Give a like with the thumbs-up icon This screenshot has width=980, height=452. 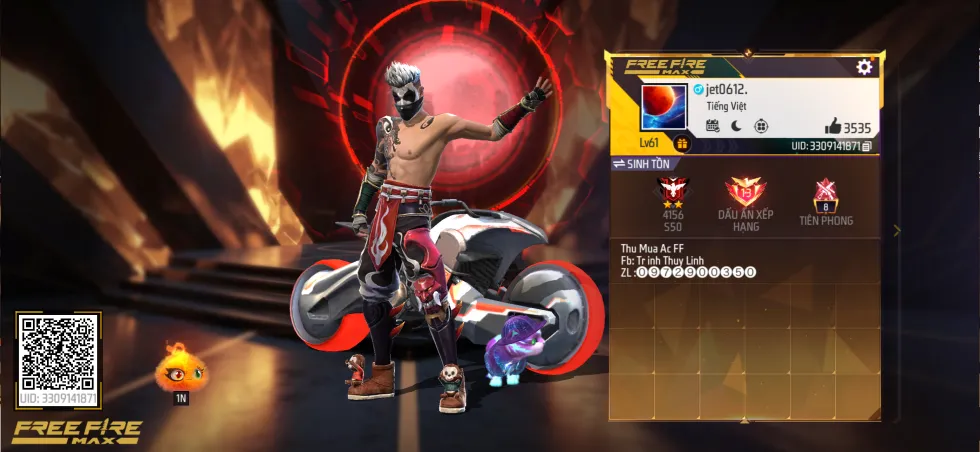tap(832, 126)
